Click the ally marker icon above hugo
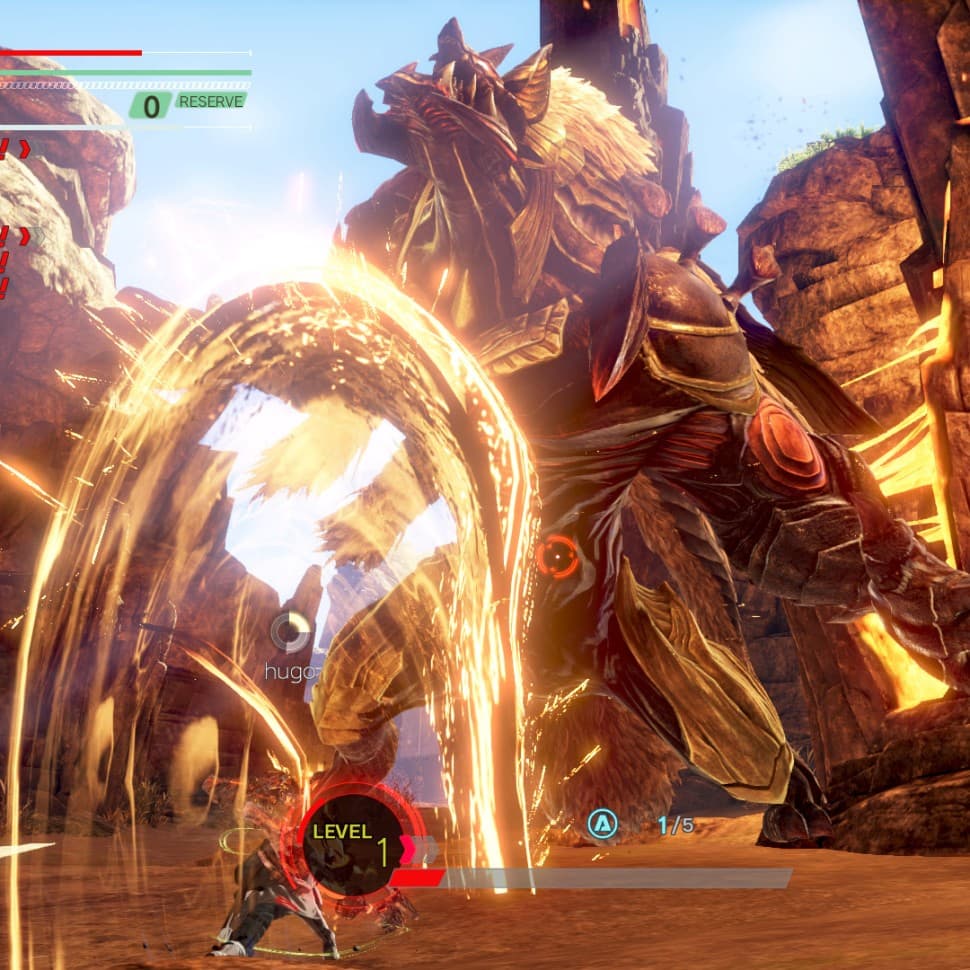Viewport: 970px width, 970px height. pos(291,632)
